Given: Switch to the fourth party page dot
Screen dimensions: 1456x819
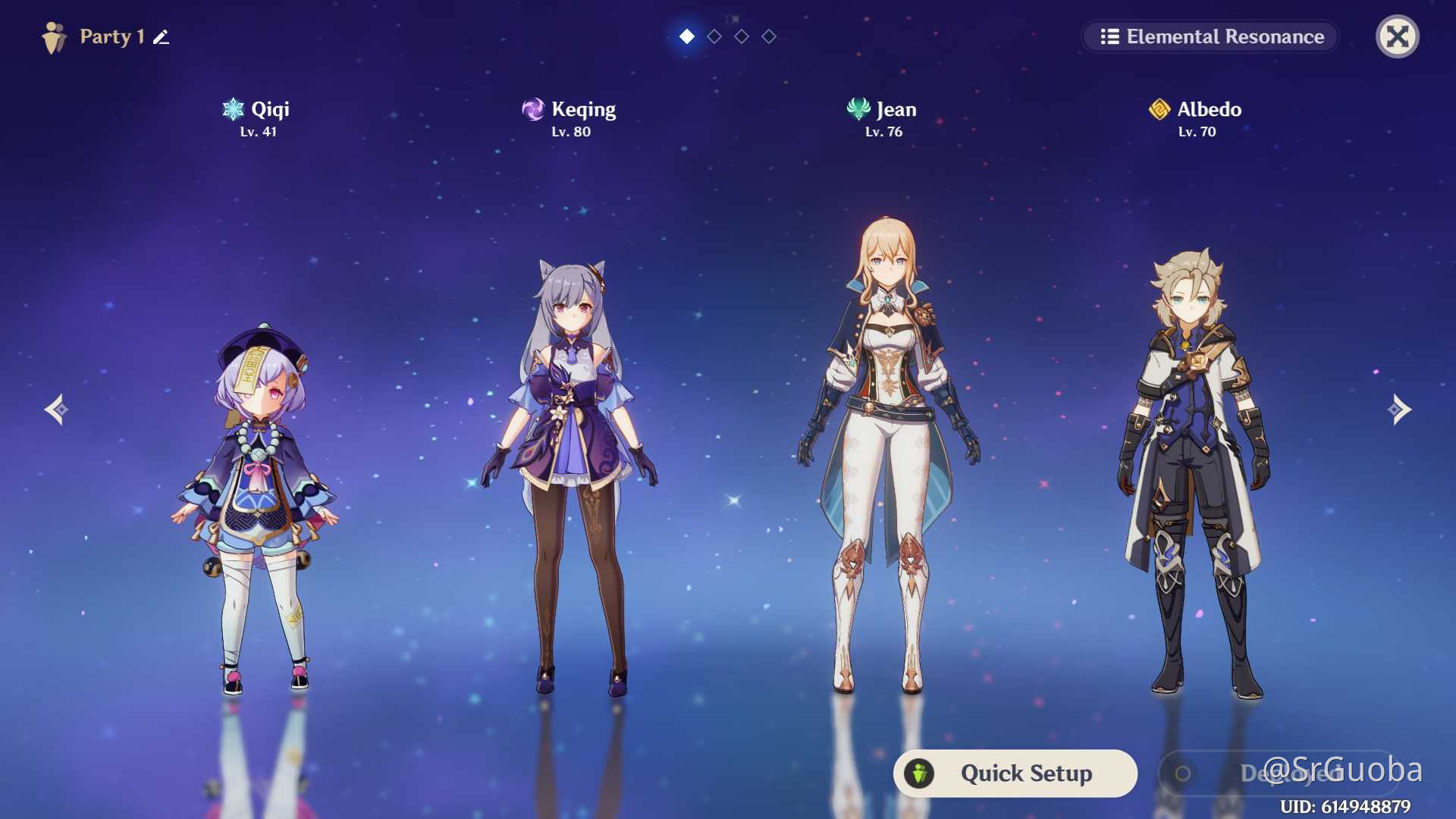Looking at the screenshot, I should (x=769, y=36).
